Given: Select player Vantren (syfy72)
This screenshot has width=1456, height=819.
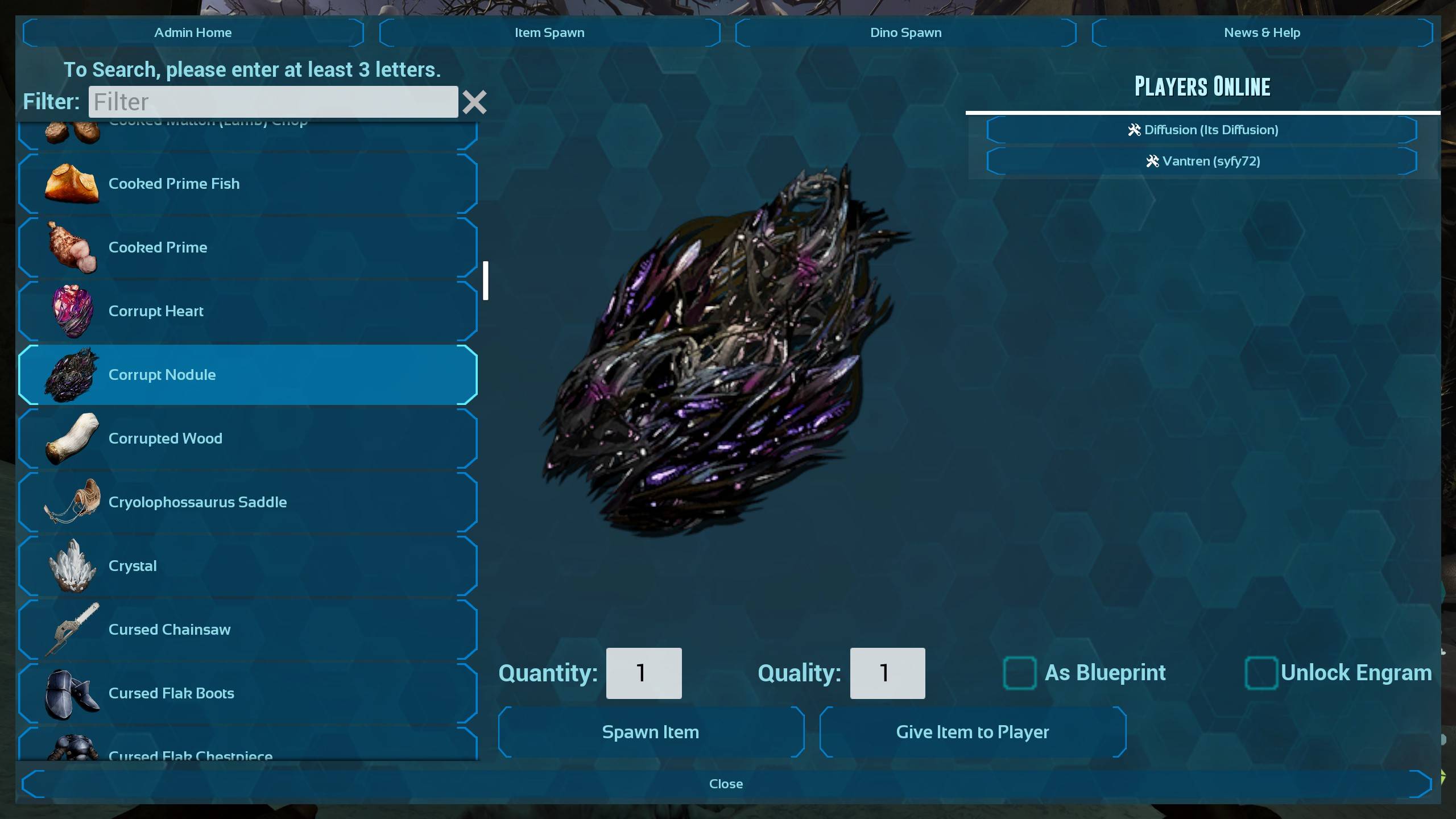Looking at the screenshot, I should 1202,161.
